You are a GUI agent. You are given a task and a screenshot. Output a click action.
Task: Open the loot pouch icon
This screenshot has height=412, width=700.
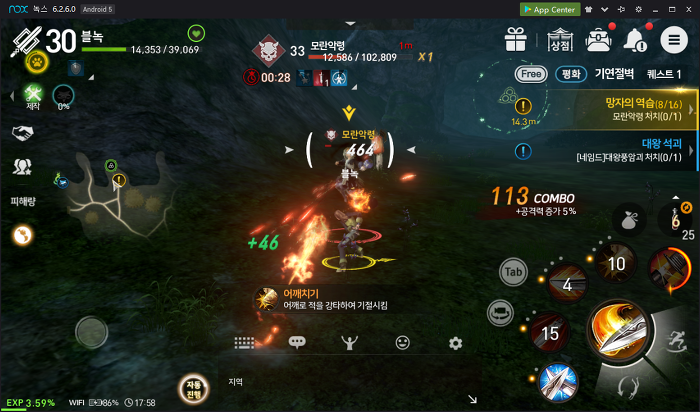(x=628, y=218)
